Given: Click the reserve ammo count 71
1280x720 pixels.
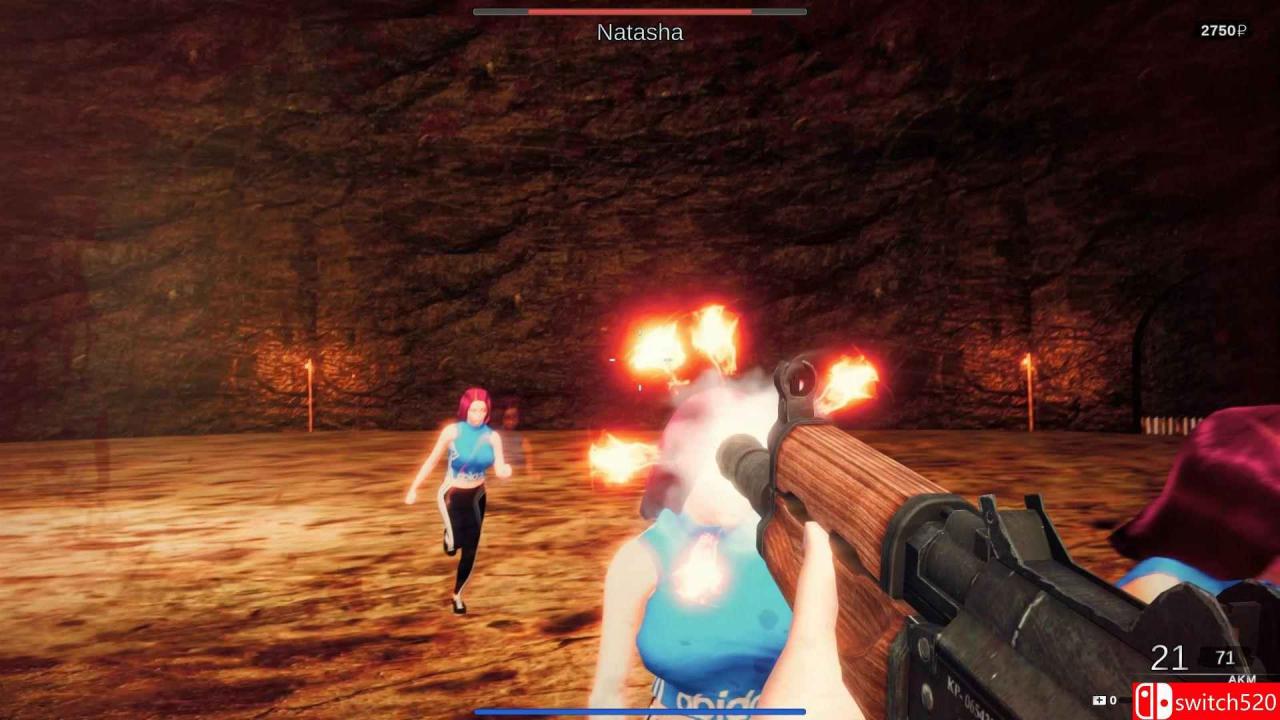Looking at the screenshot, I should click(1225, 657).
